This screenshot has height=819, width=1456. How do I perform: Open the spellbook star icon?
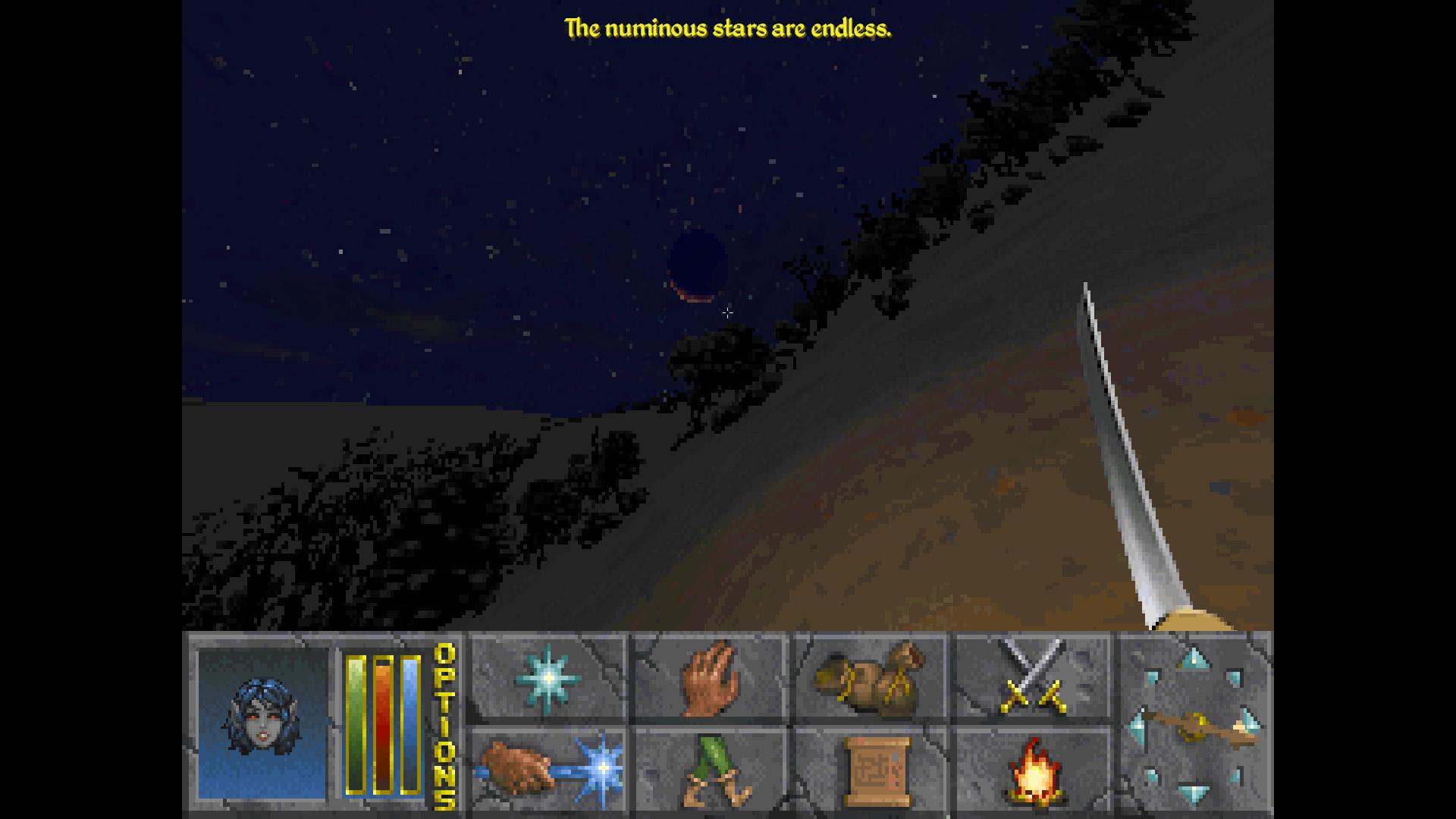(548, 678)
